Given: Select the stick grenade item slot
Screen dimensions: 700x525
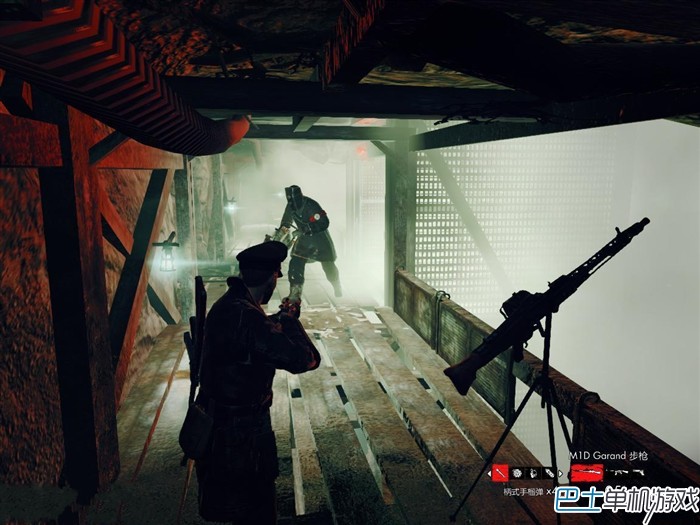Looking at the screenshot, I should coord(499,472).
